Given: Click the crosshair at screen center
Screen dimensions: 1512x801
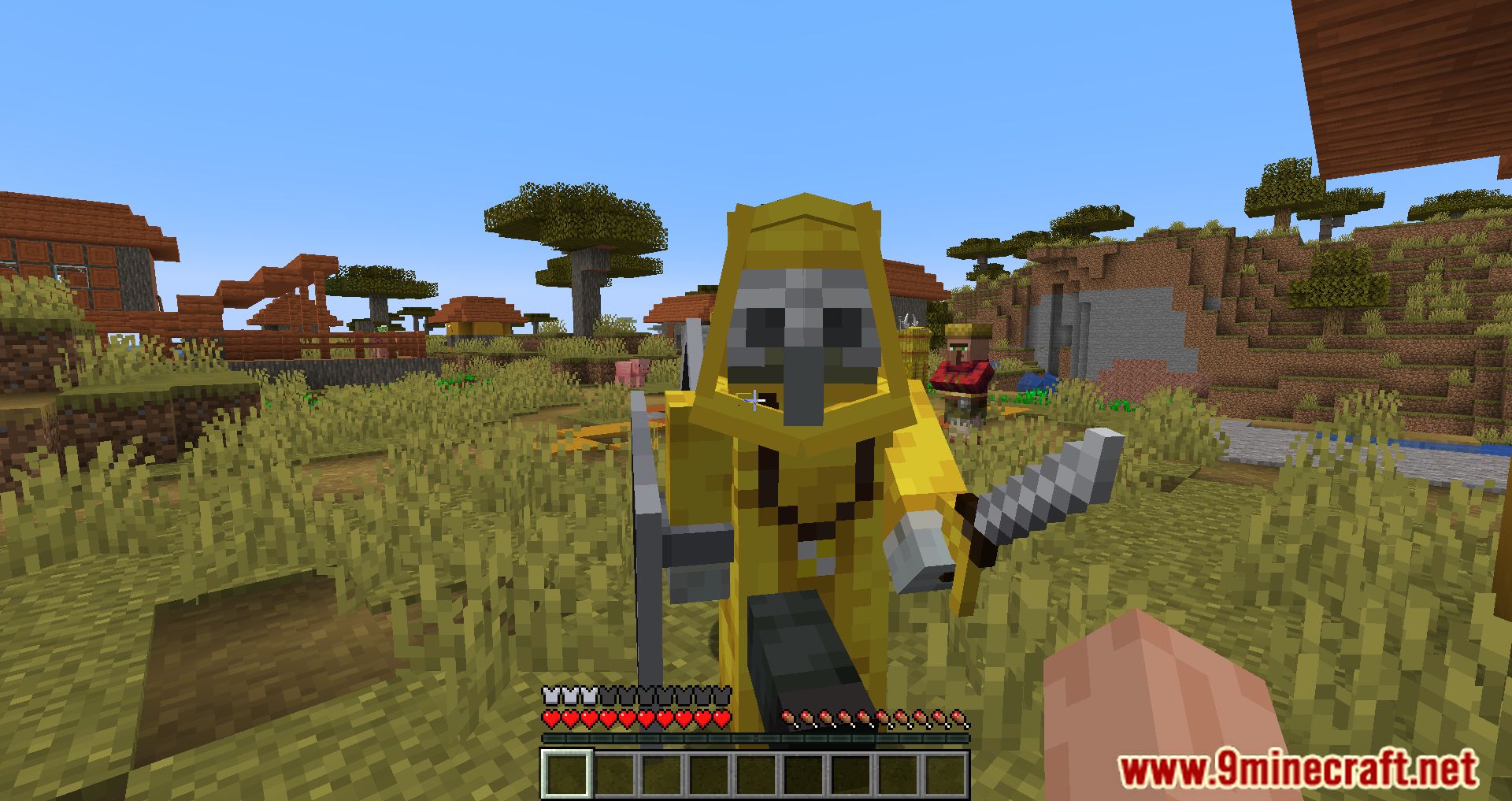Looking at the screenshot, I should point(754,401).
